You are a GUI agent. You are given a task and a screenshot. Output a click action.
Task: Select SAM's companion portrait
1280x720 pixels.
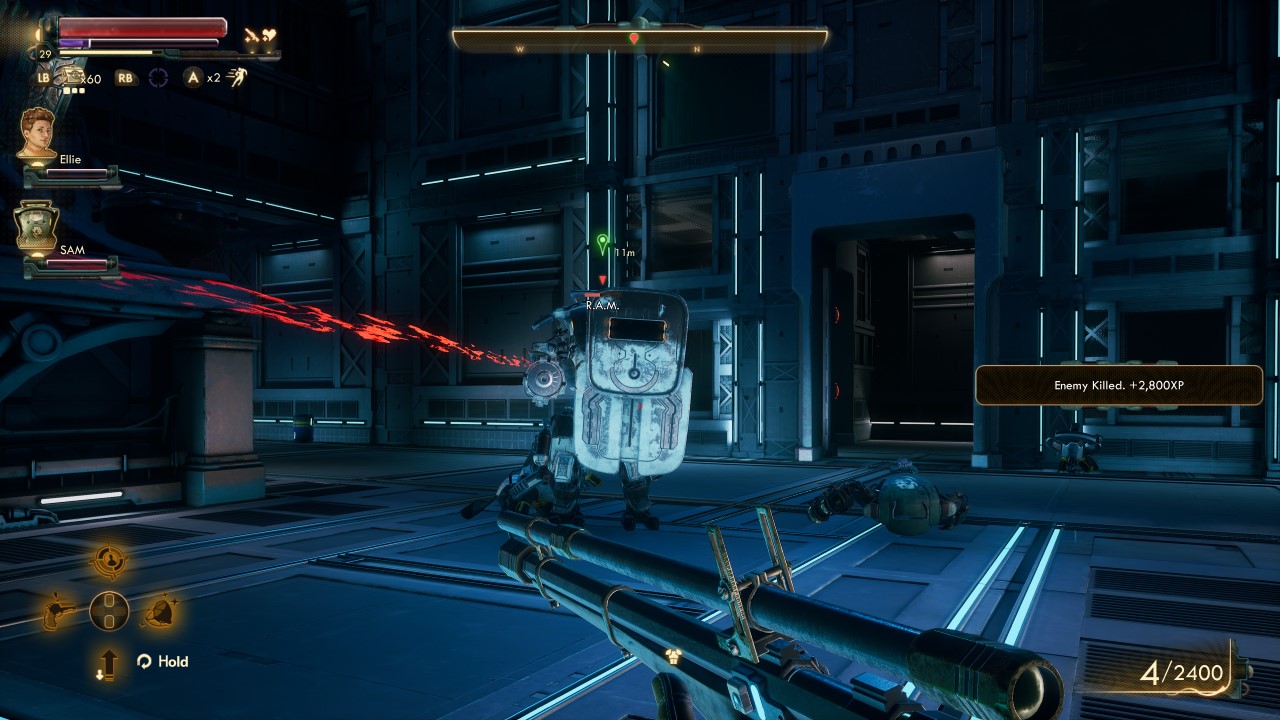tap(37, 226)
